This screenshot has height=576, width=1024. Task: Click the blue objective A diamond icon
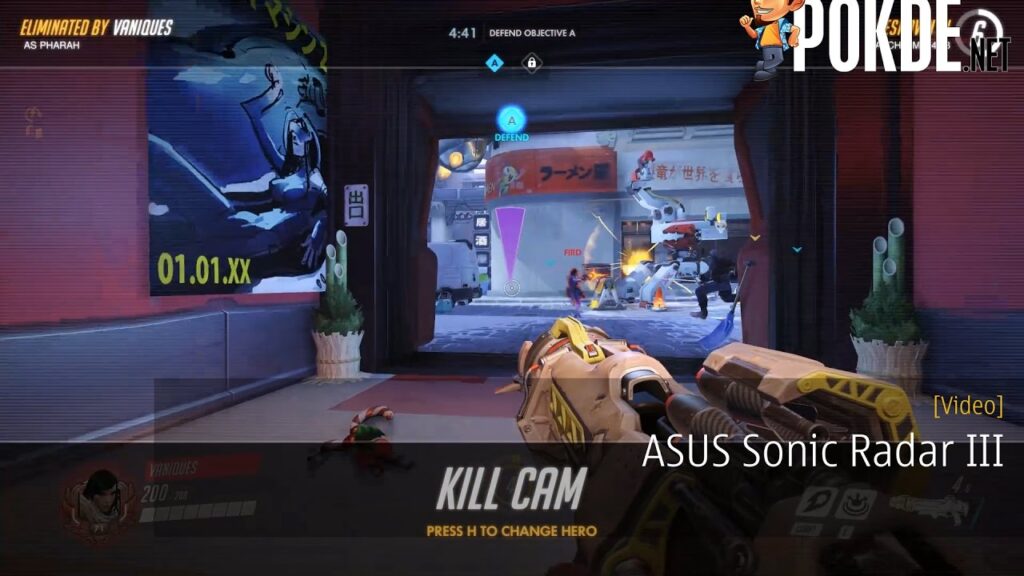493,63
